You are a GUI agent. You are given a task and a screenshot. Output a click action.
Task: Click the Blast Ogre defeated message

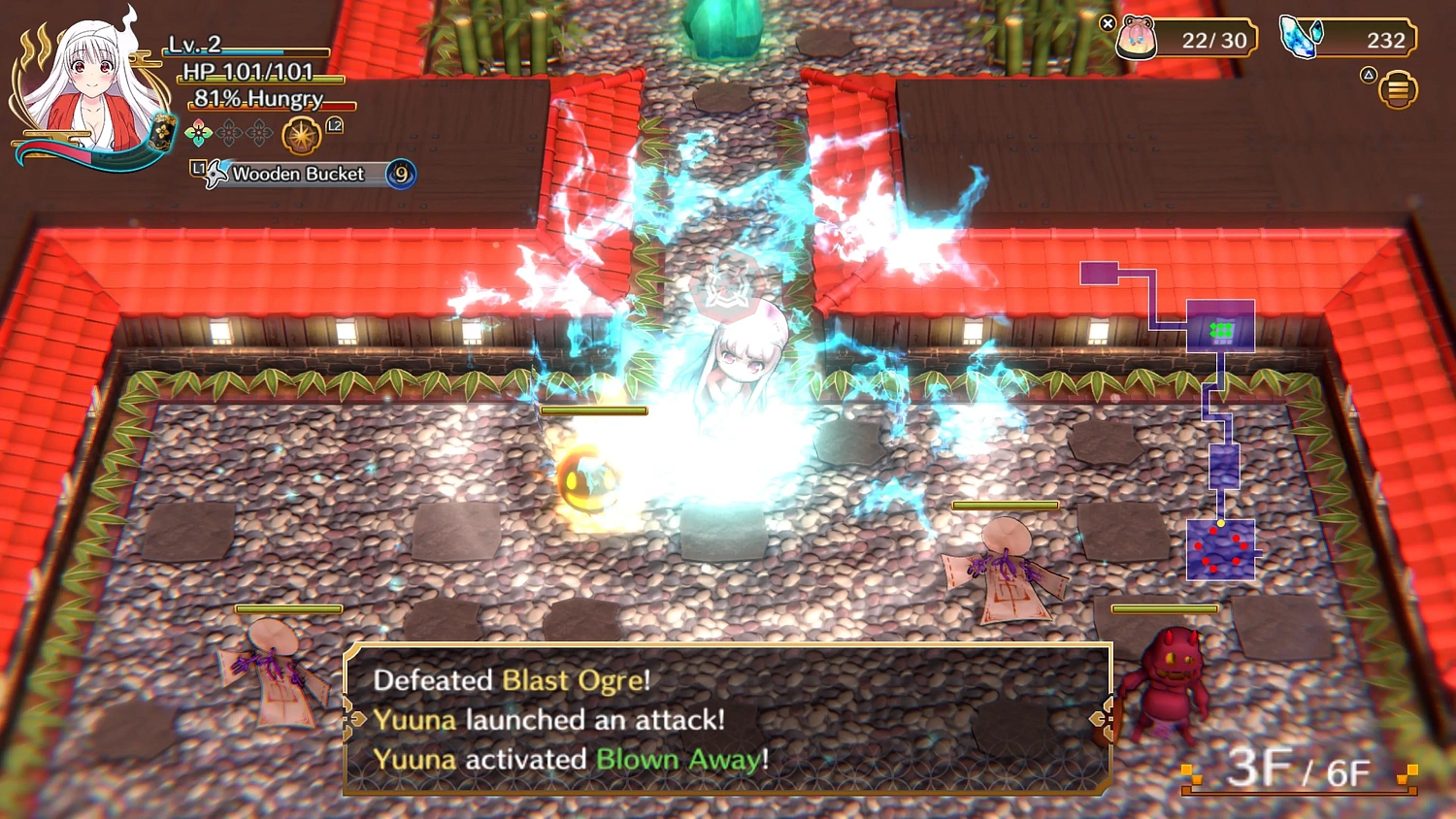coord(513,680)
